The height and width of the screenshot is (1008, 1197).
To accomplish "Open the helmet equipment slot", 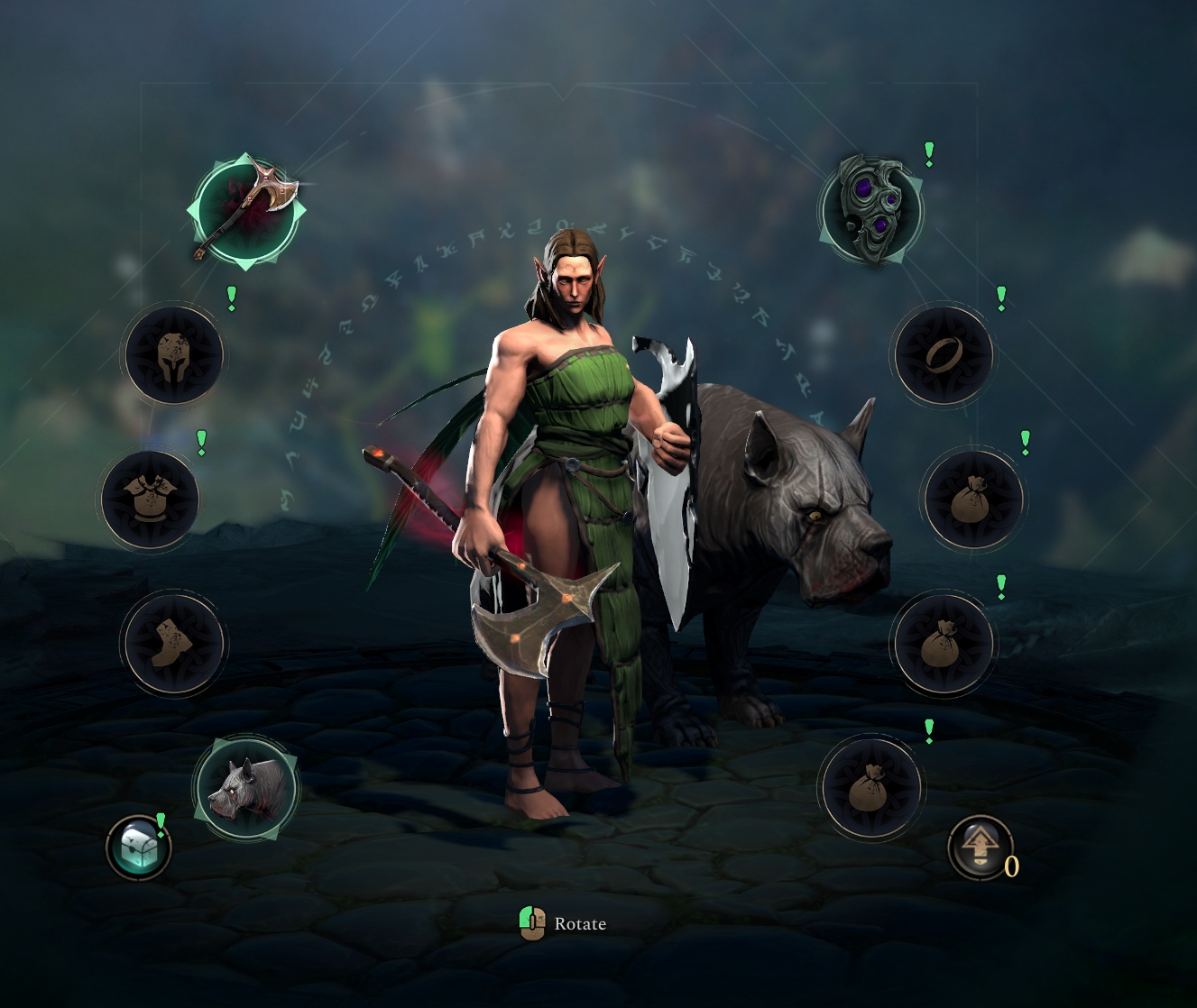I will (x=174, y=355).
